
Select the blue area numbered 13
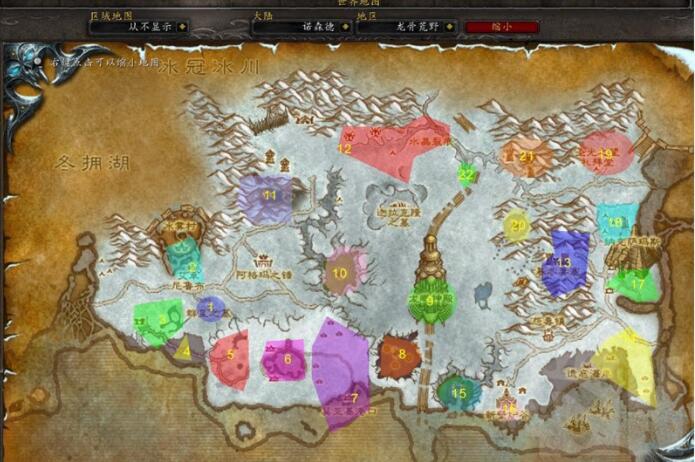point(566,263)
